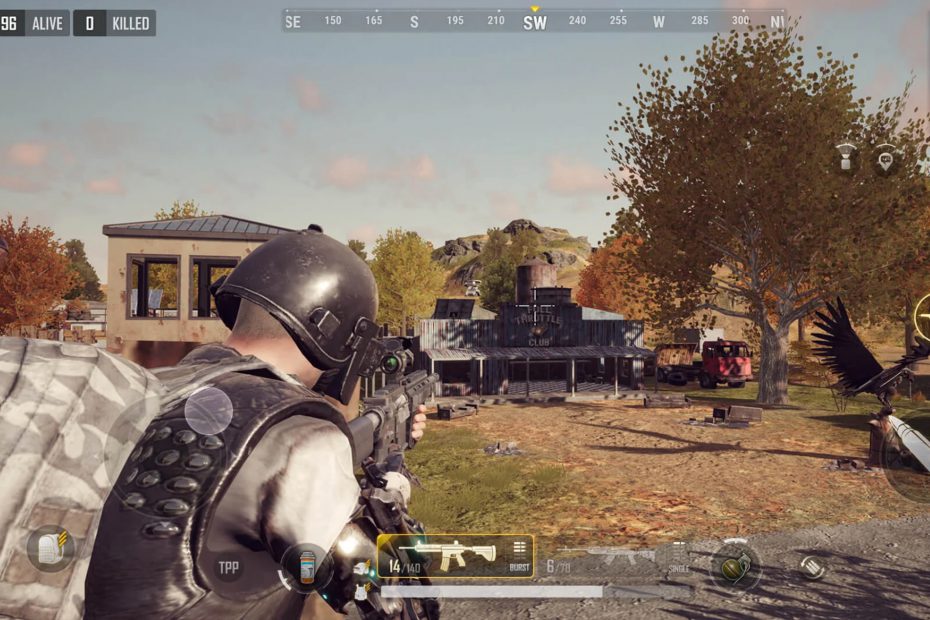The width and height of the screenshot is (930, 620).
Task: Open the backpack inventory
Action: [49, 548]
